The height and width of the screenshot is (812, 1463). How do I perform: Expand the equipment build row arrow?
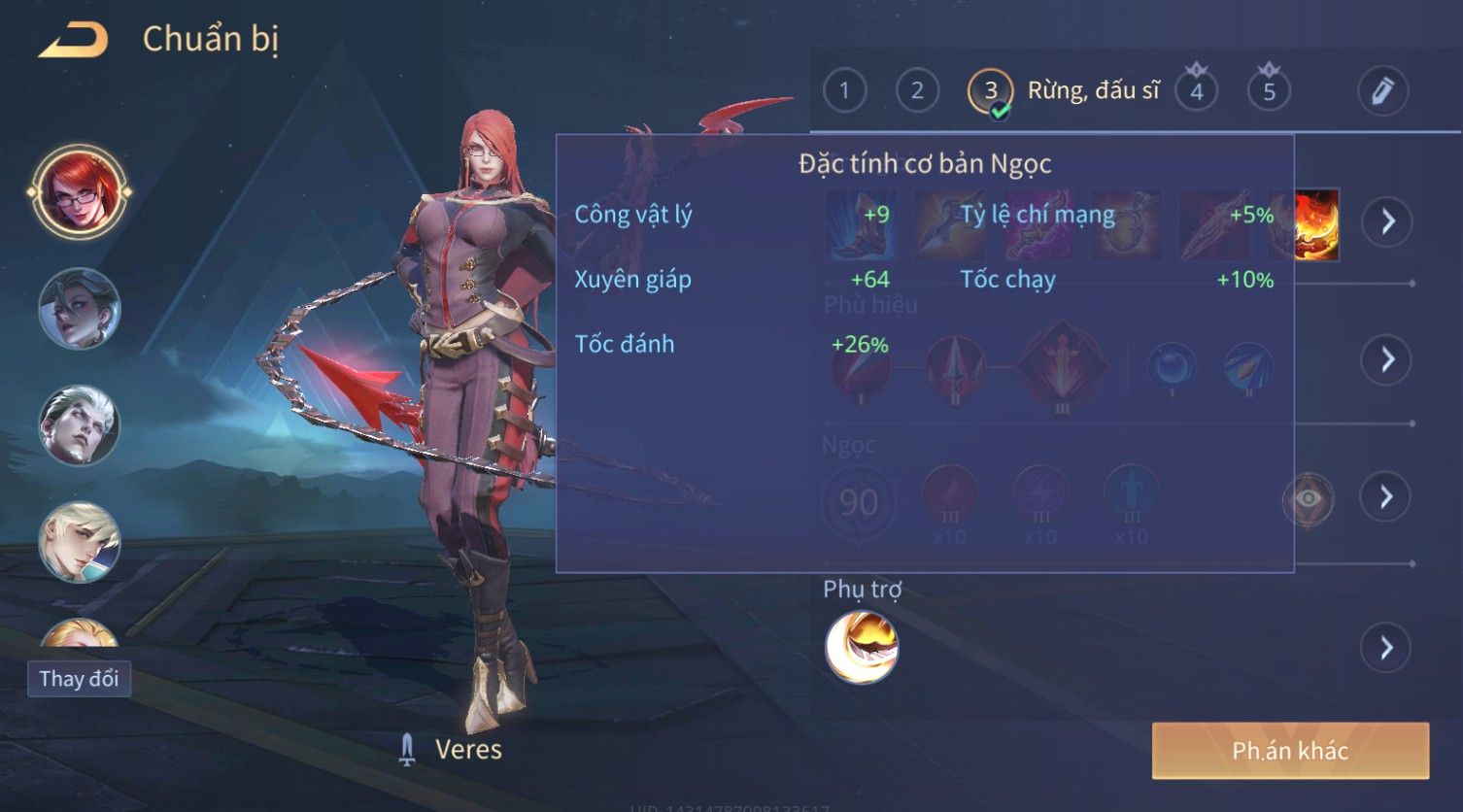(x=1386, y=221)
